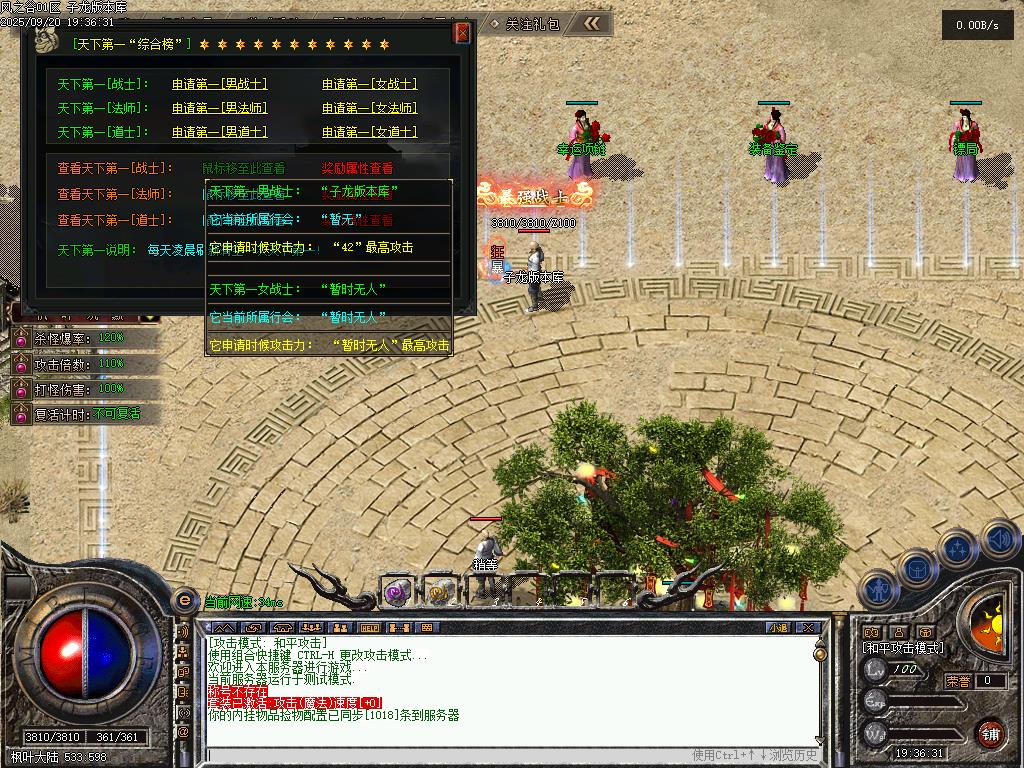Screen dimensions: 1024x768
Task: Close the chat window with X
Action: (808, 628)
